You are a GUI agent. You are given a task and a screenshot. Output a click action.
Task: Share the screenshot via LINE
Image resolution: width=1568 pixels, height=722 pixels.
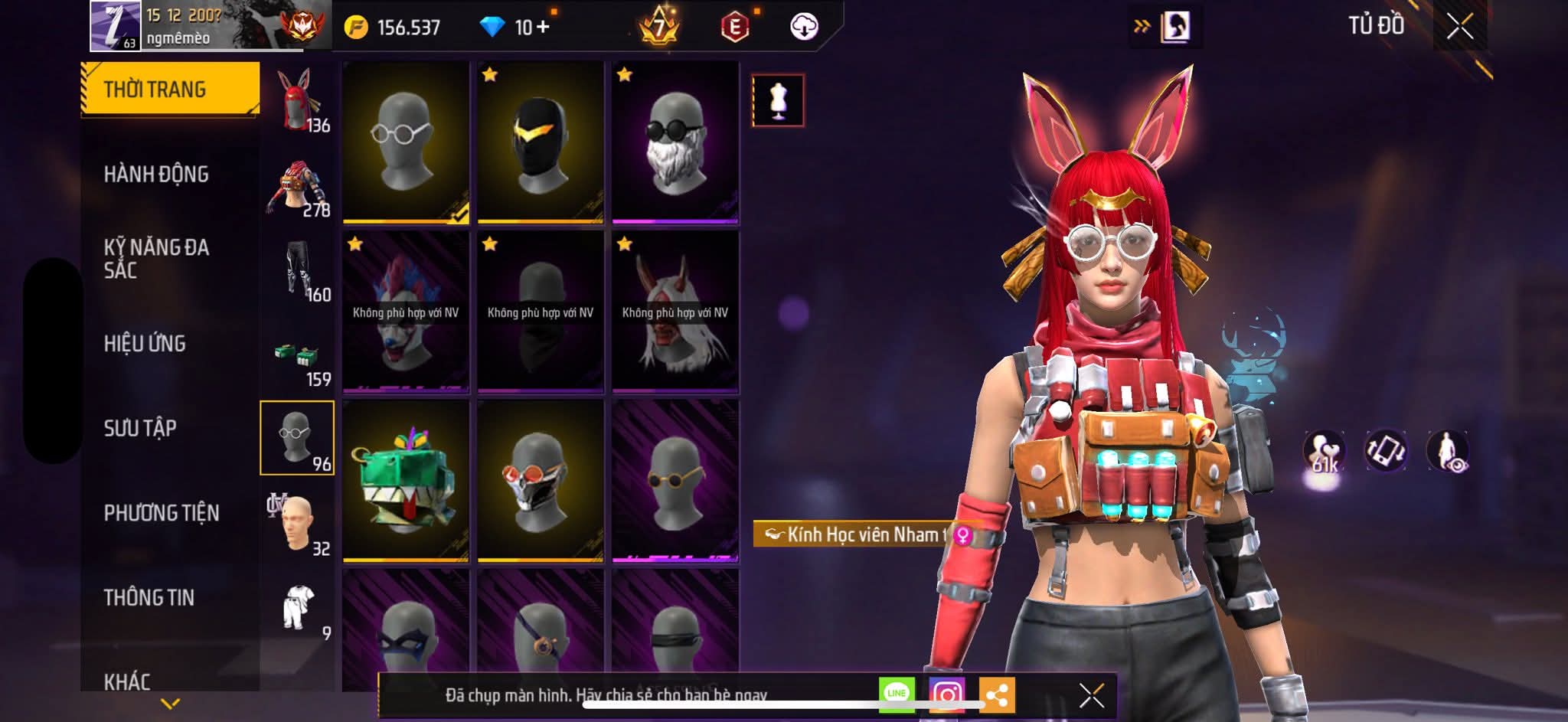coord(897,694)
